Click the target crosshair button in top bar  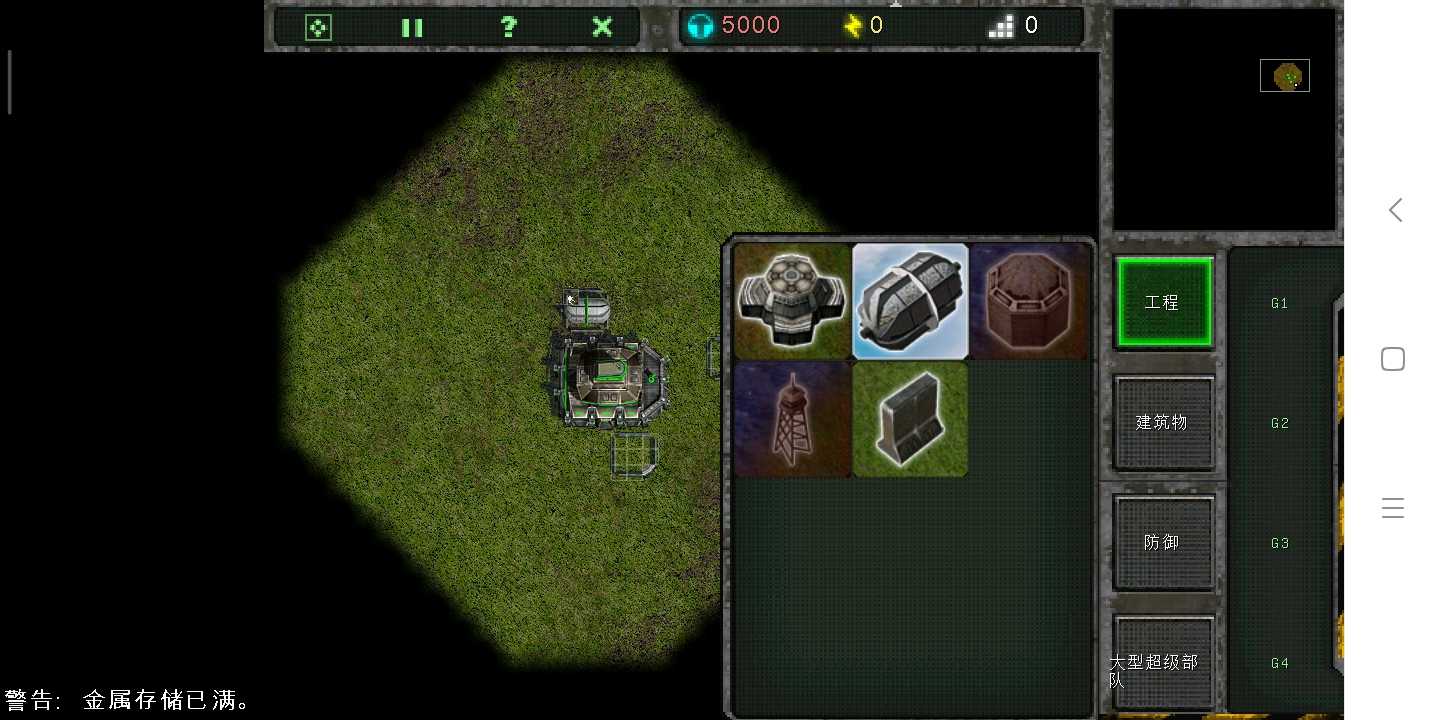(x=318, y=27)
